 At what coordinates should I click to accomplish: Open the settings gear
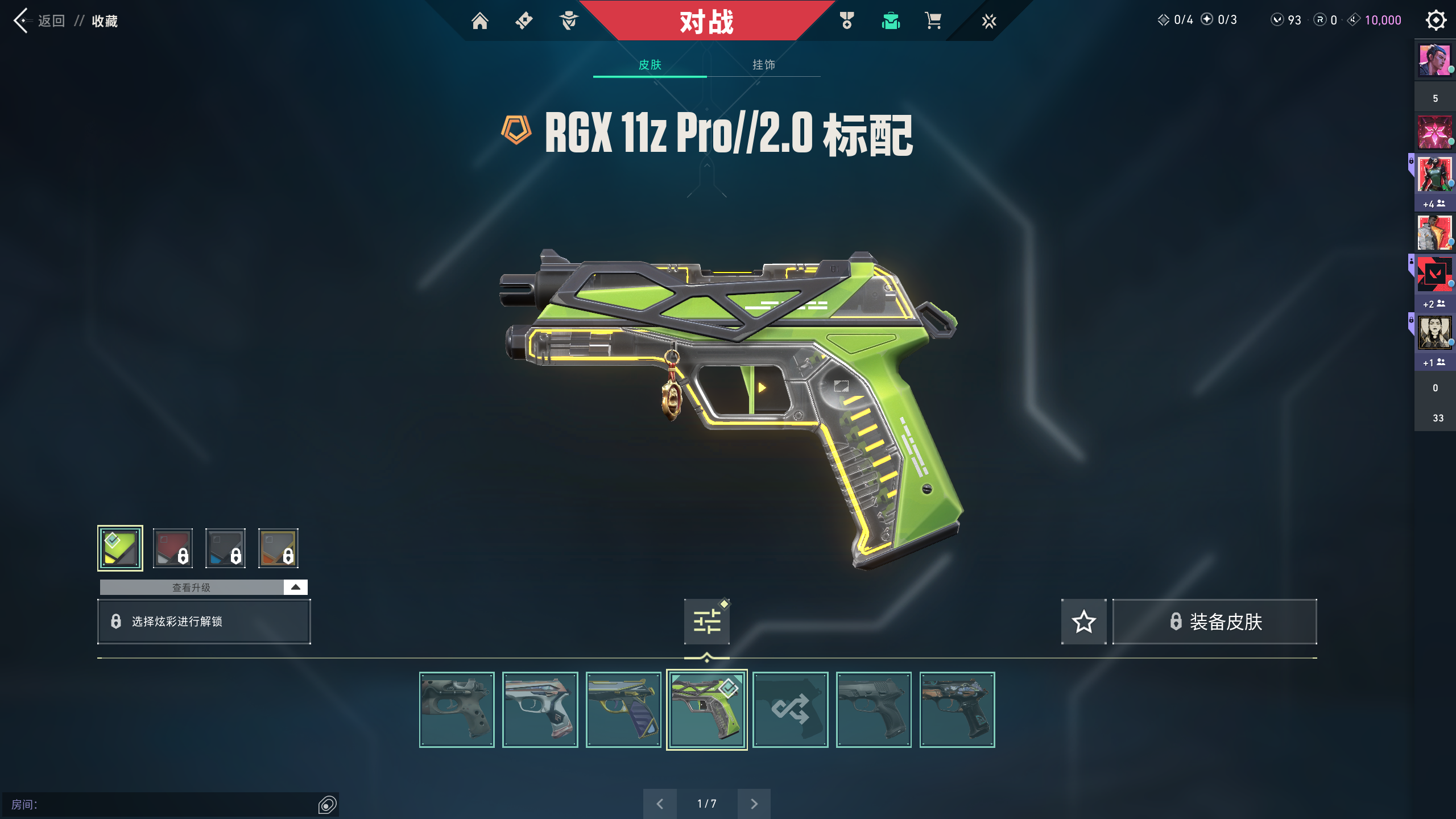[1436, 20]
